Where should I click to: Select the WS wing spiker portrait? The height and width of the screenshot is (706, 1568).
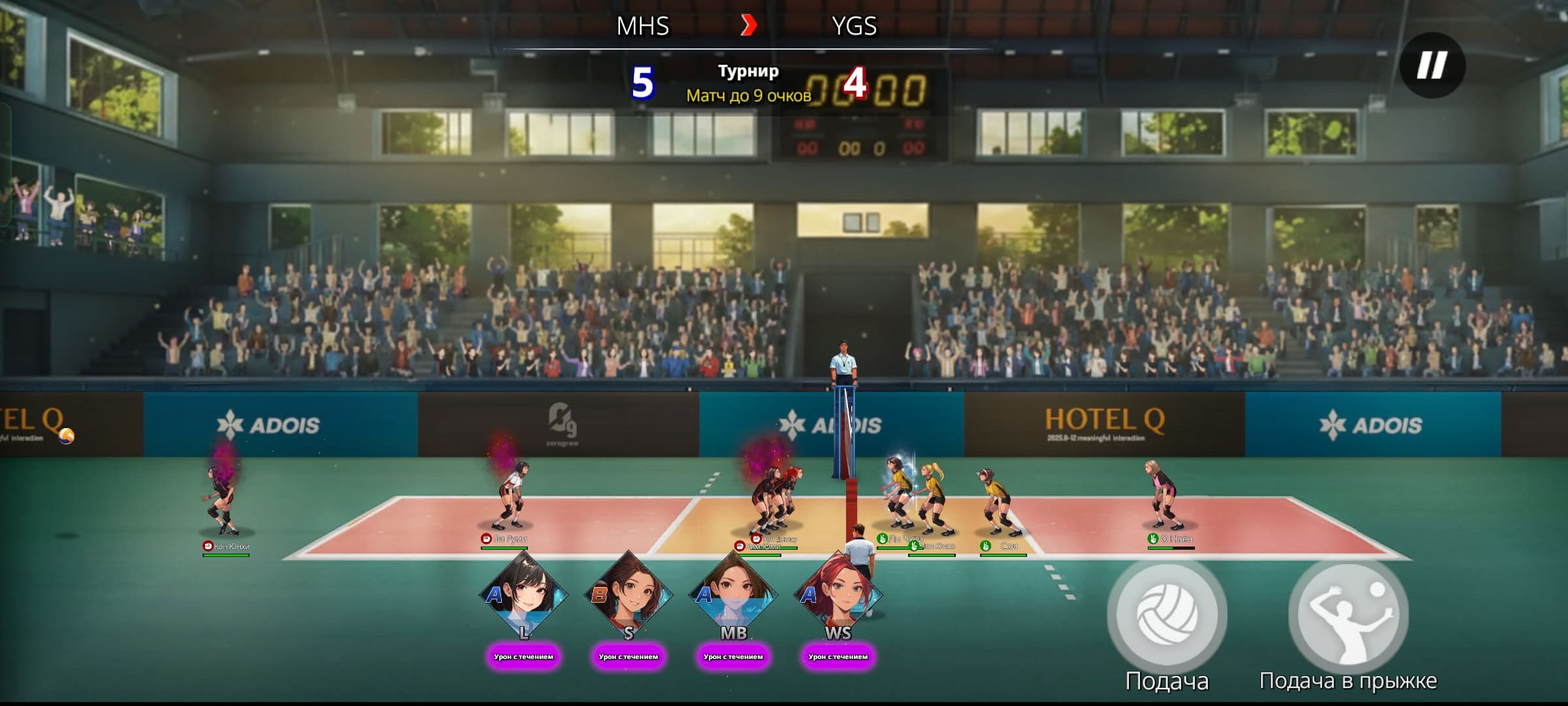pos(838,596)
